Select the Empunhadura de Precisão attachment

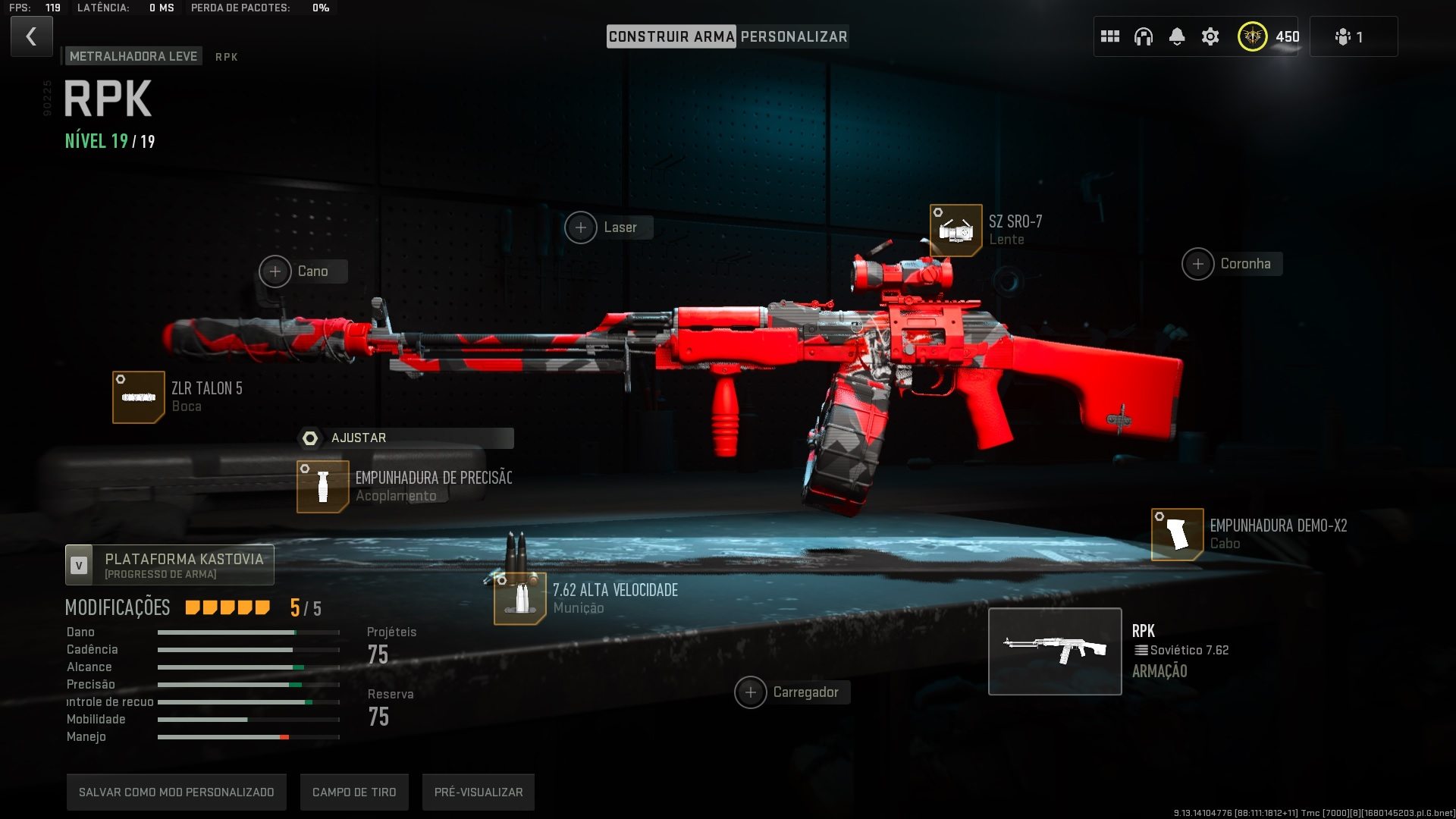(323, 486)
